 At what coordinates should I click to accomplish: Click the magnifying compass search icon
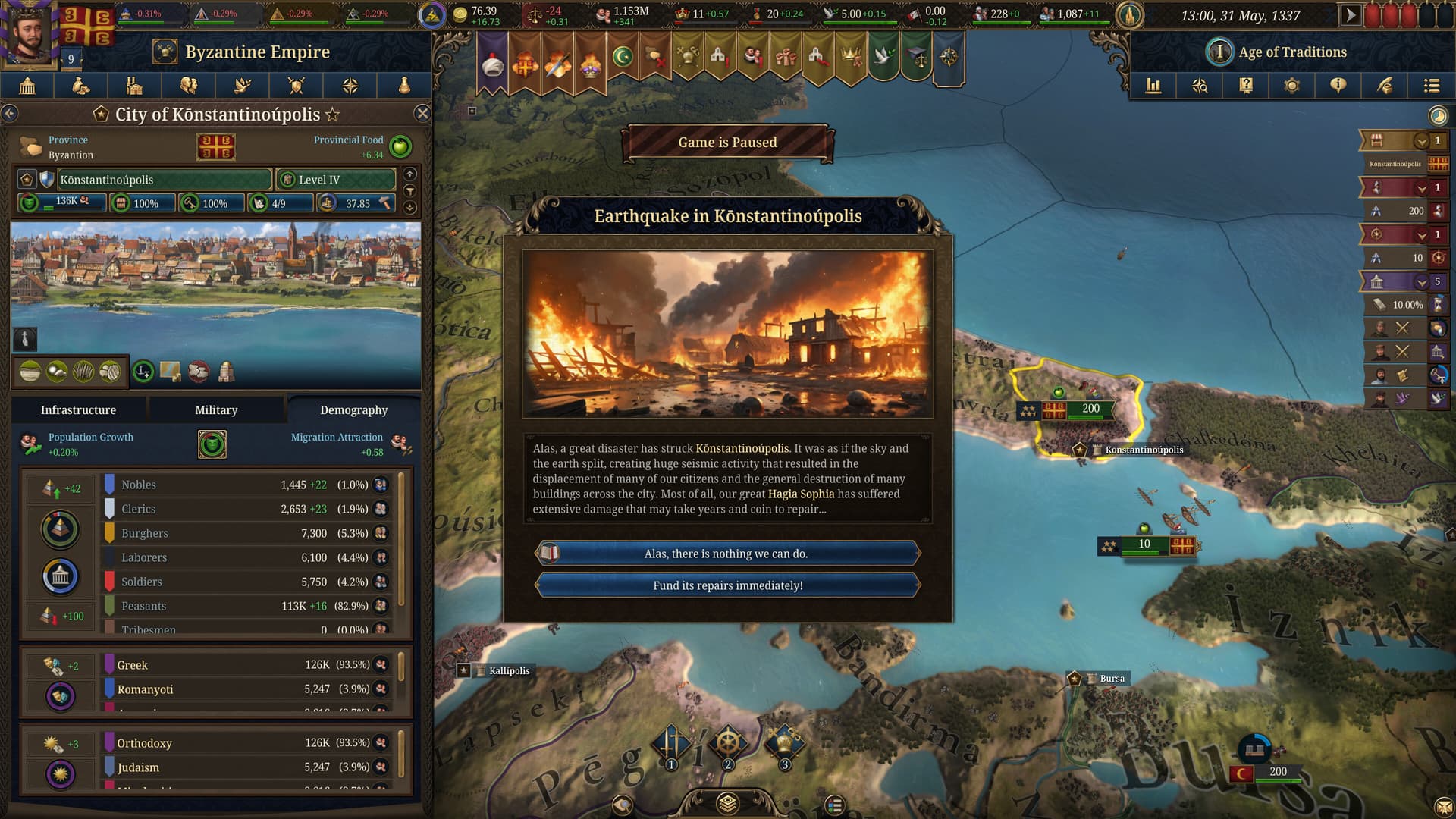1201,86
